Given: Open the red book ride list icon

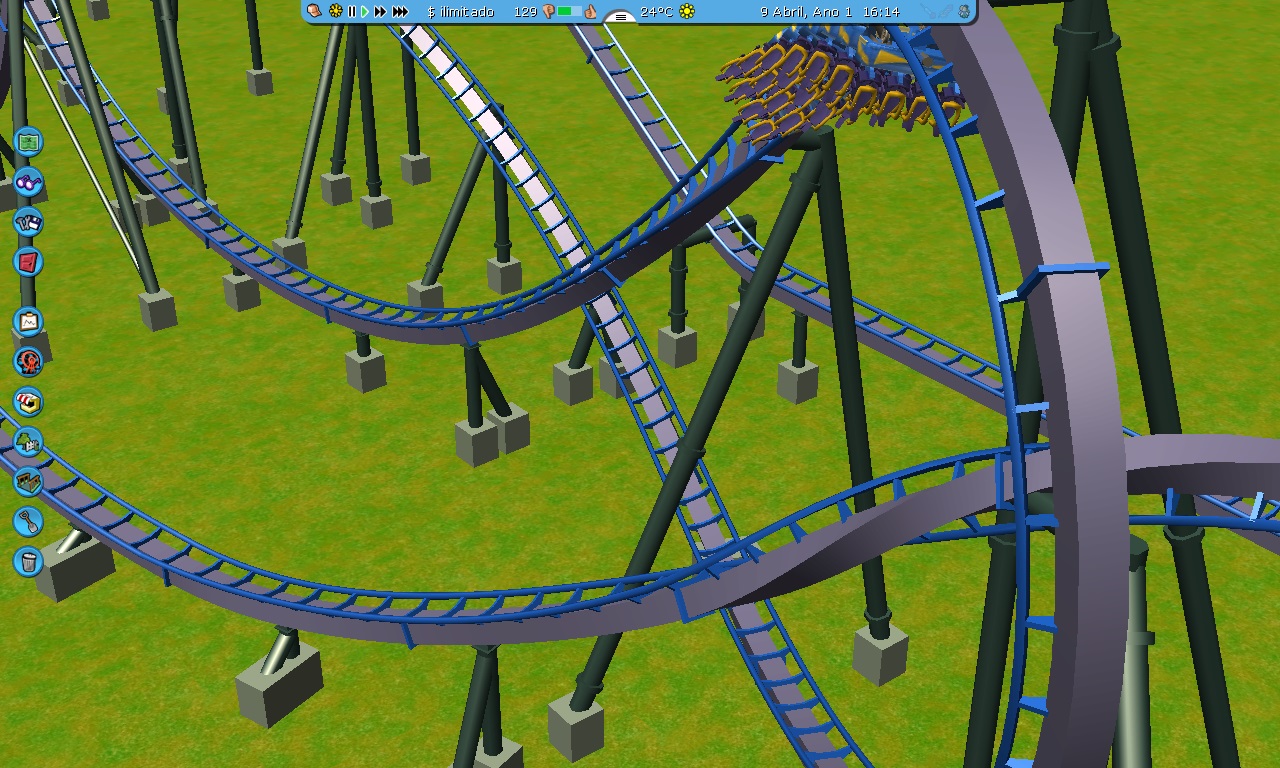Looking at the screenshot, I should (x=29, y=263).
